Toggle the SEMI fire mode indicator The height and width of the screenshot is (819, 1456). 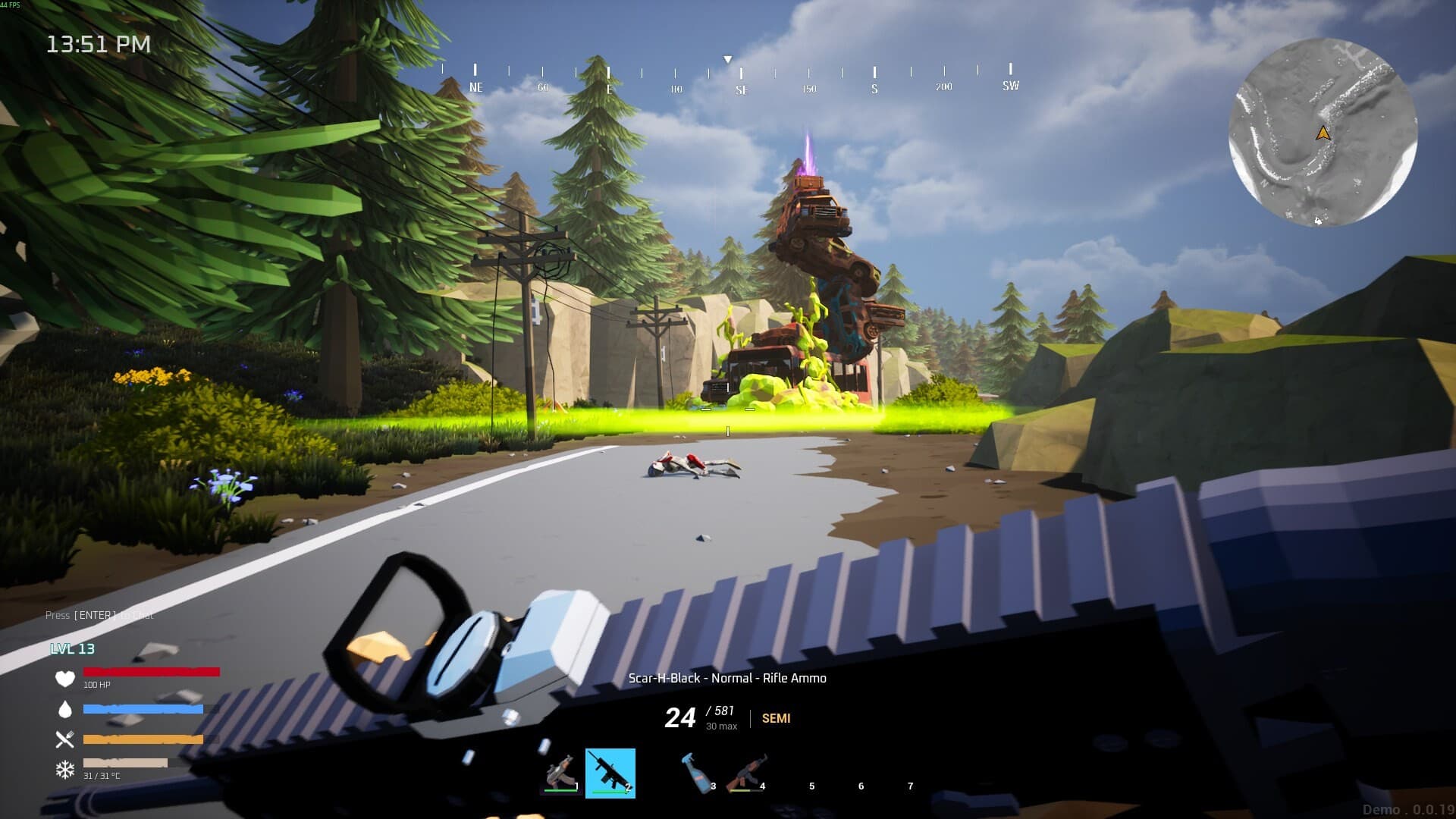click(775, 718)
